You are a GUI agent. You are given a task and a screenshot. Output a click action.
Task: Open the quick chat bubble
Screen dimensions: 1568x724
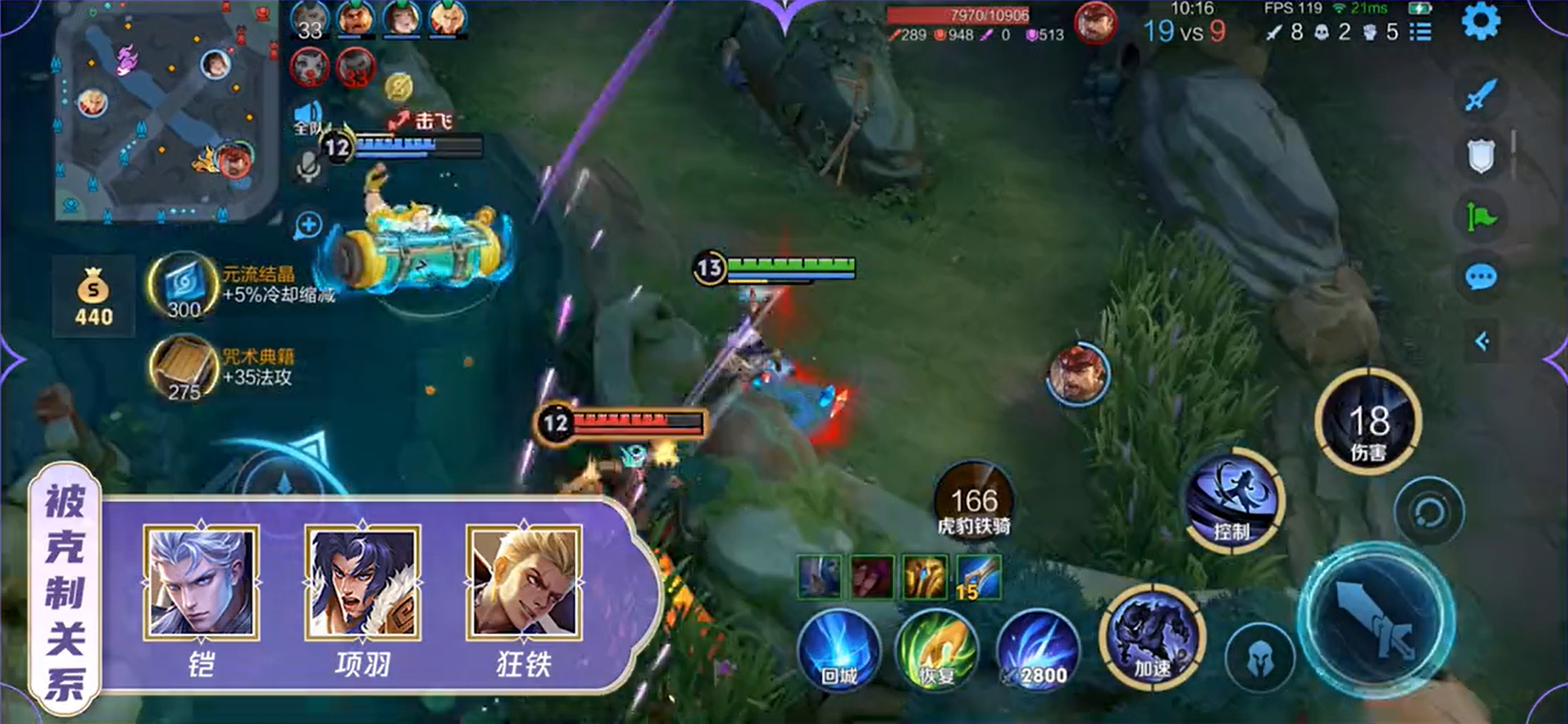click(x=1481, y=277)
